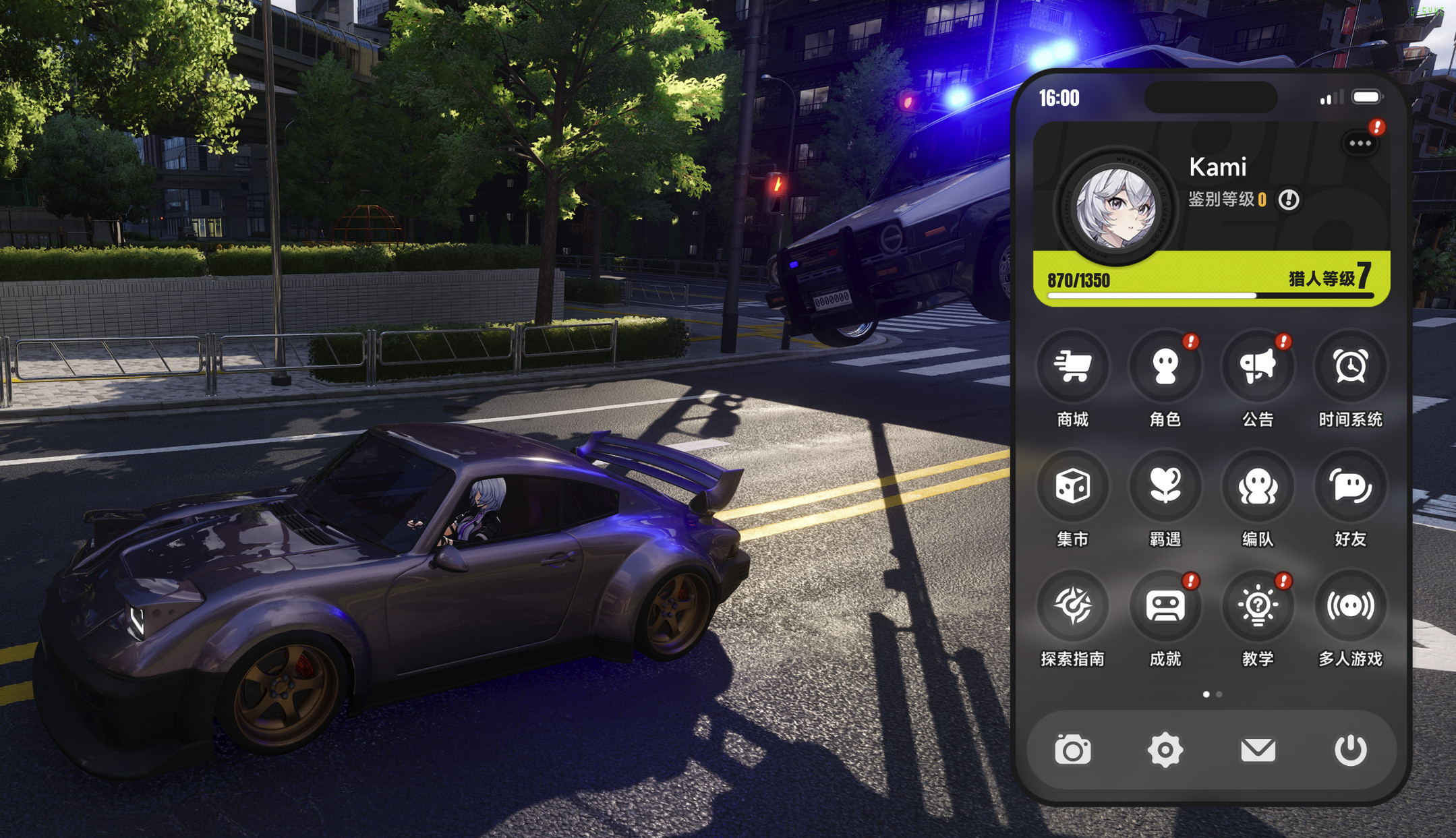Open the 公告 announcements app
1456x838 pixels.
click(1258, 367)
